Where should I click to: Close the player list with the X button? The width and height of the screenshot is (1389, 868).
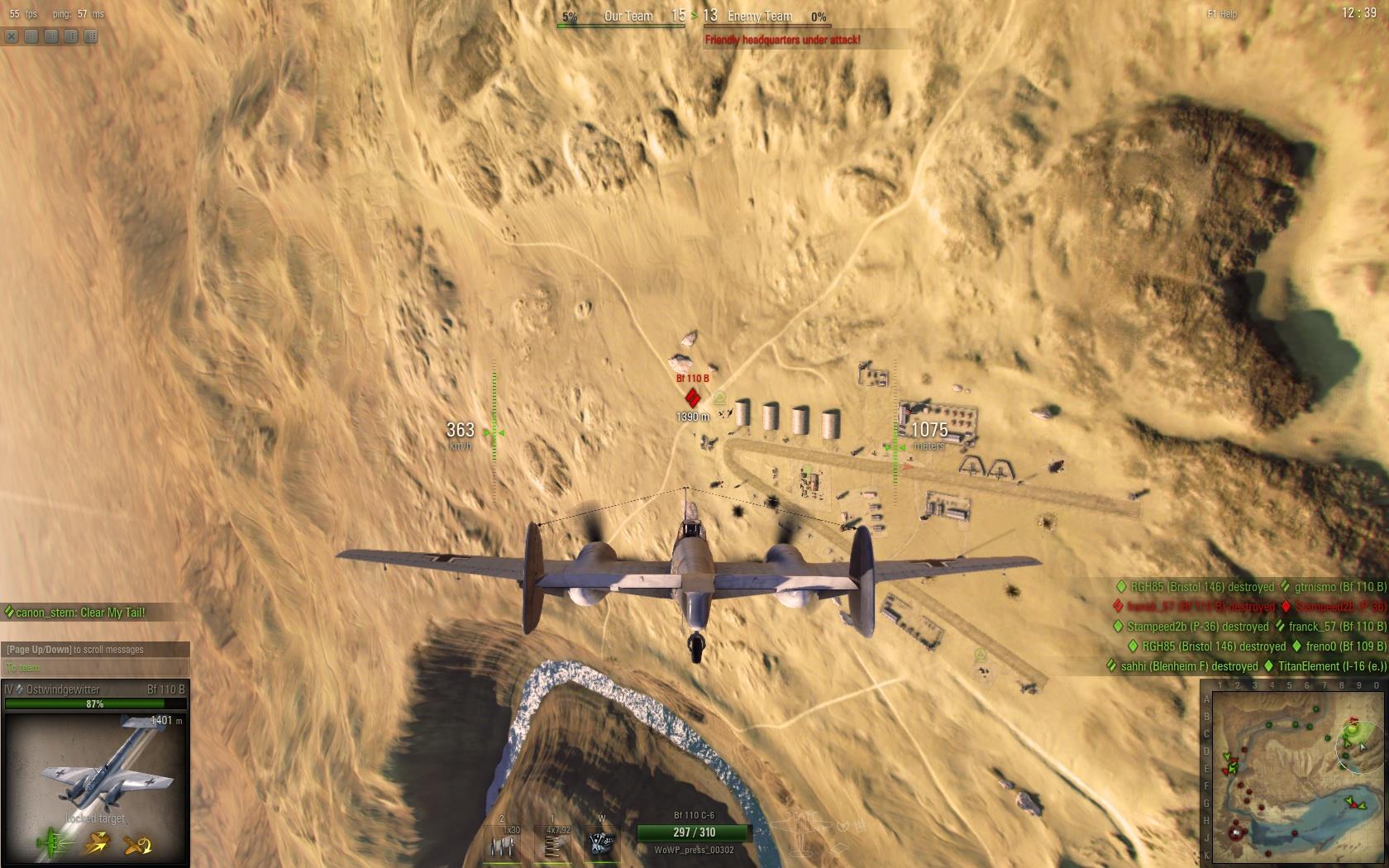(12, 36)
